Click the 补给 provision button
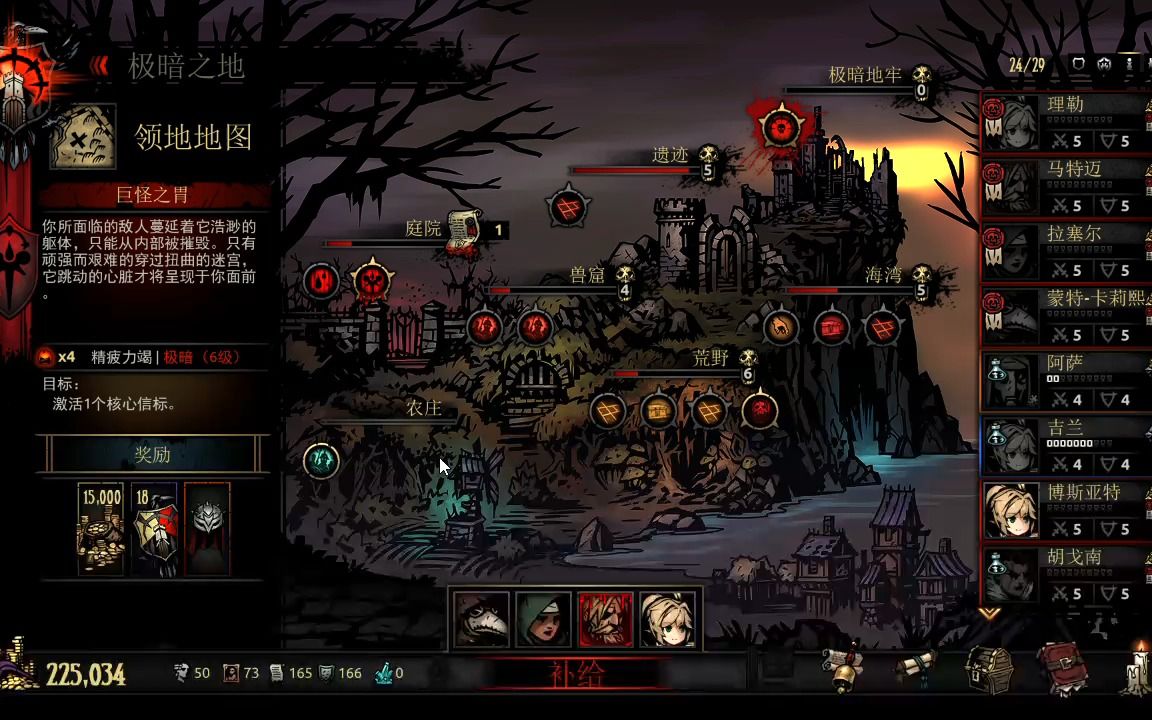Image resolution: width=1152 pixels, height=720 pixels. 577,674
